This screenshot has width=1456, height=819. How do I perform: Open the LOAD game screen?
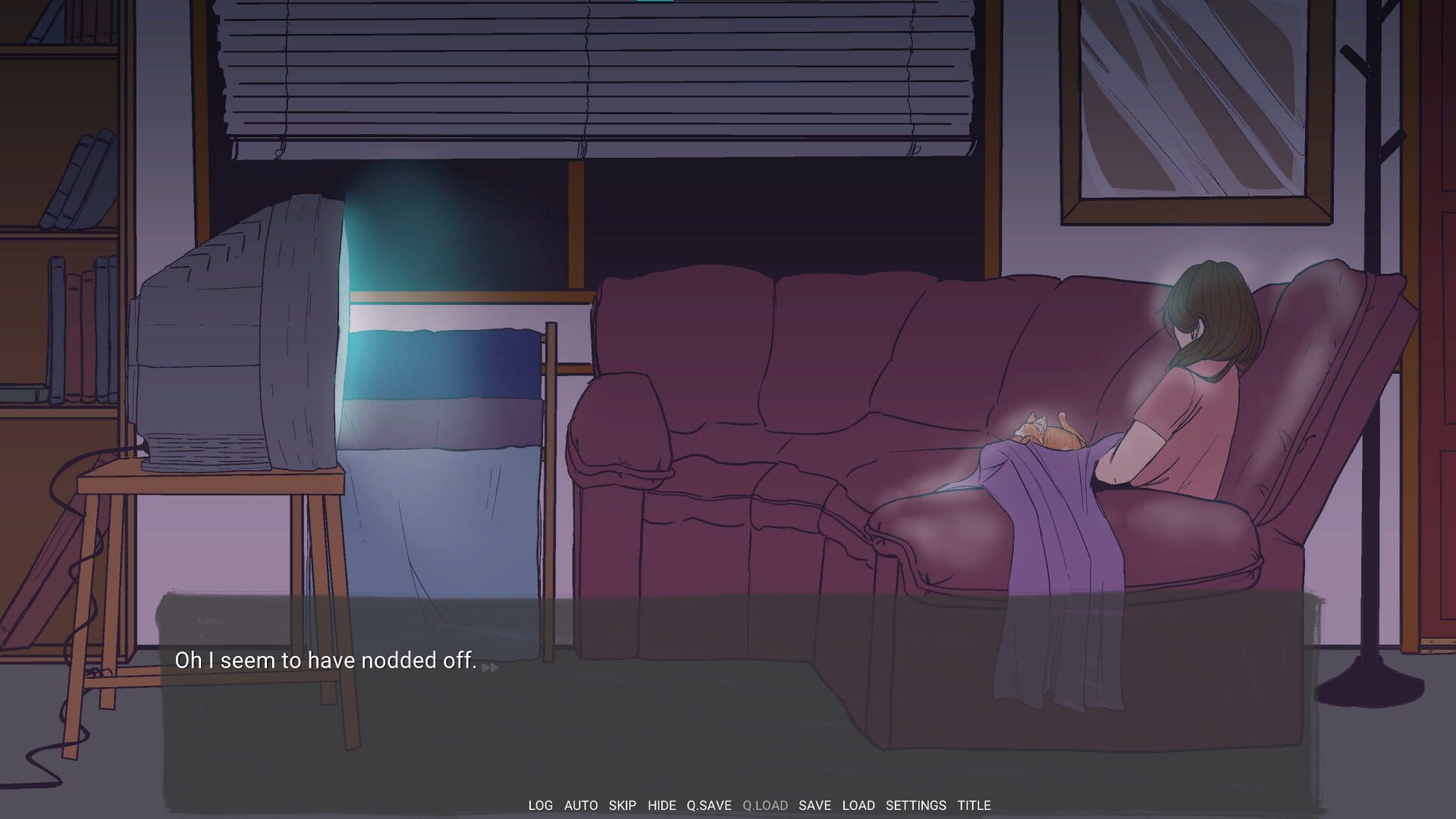(x=858, y=805)
